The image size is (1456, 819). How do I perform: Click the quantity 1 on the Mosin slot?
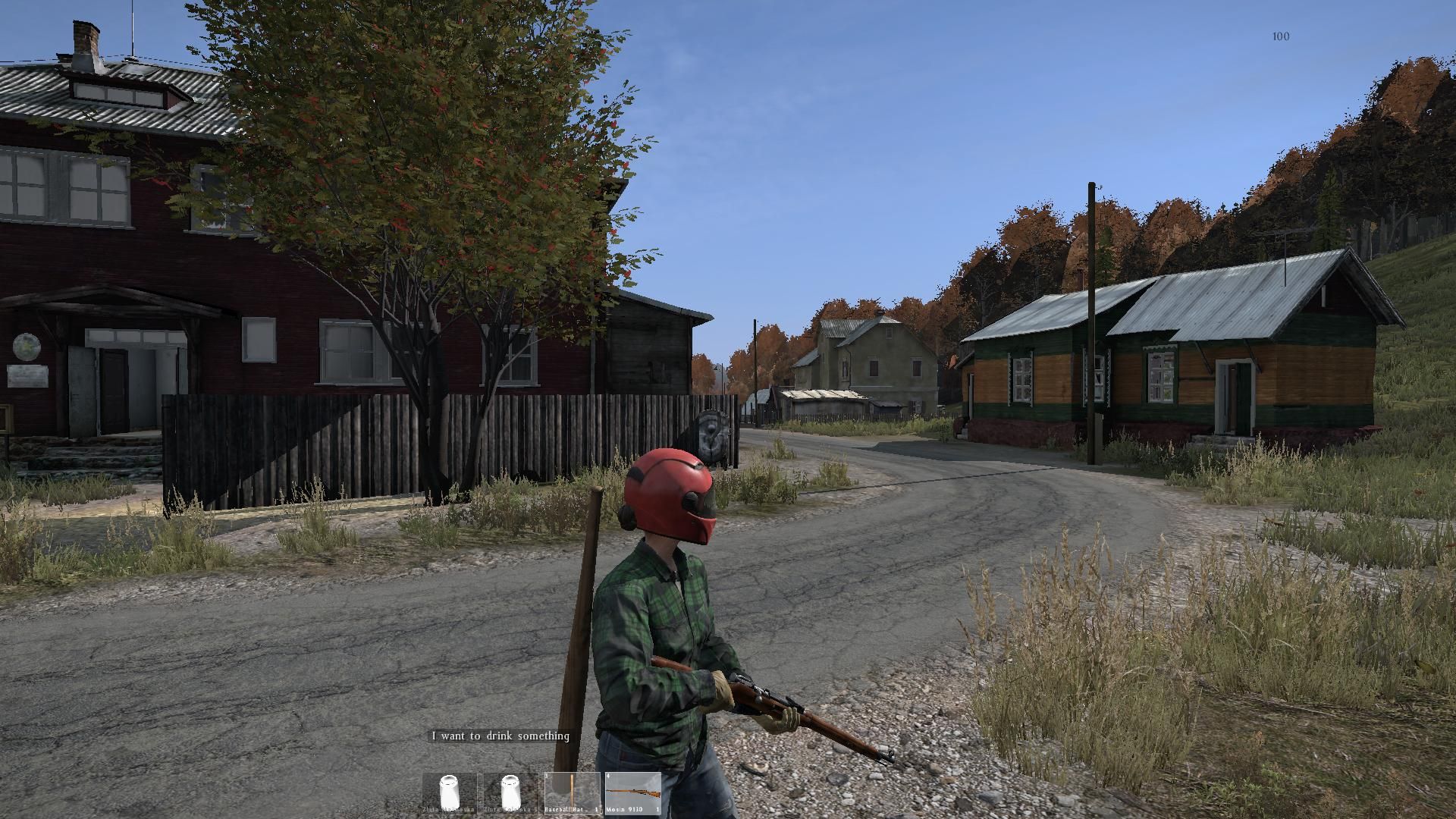tap(657, 810)
